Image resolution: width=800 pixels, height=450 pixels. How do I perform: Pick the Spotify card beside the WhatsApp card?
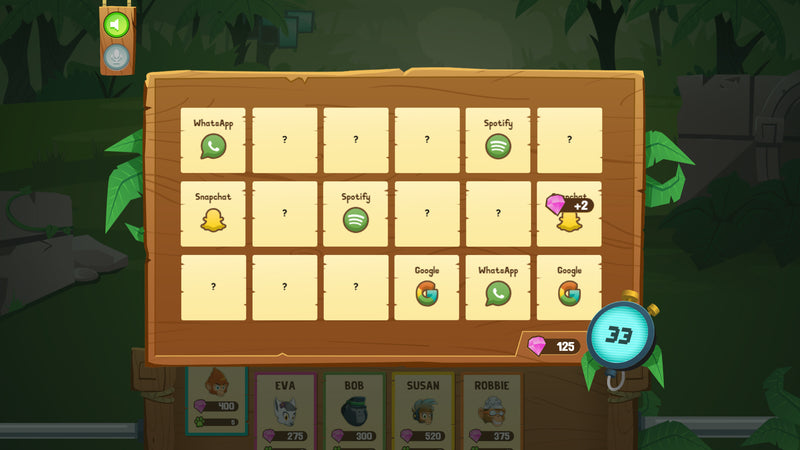[498, 140]
